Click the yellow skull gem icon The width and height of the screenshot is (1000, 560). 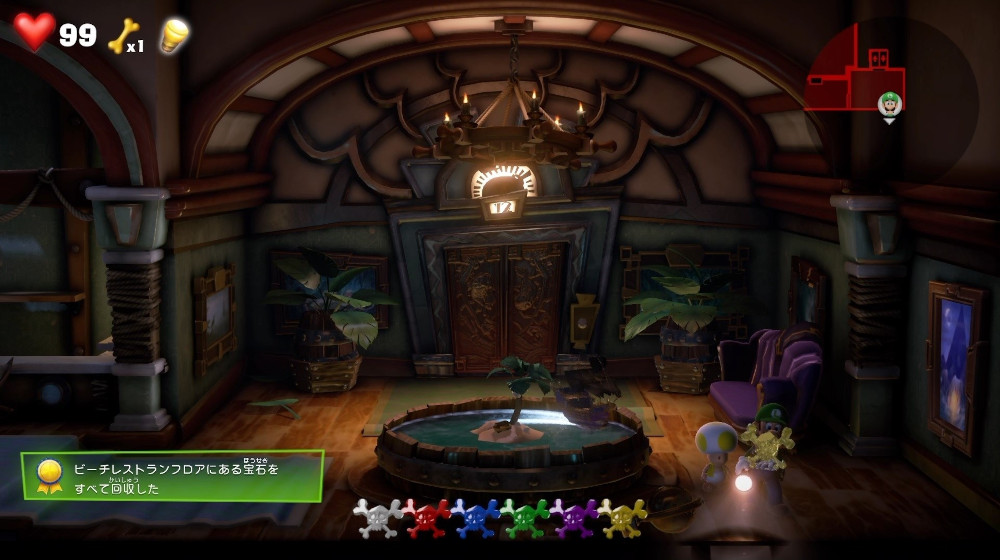point(622,518)
